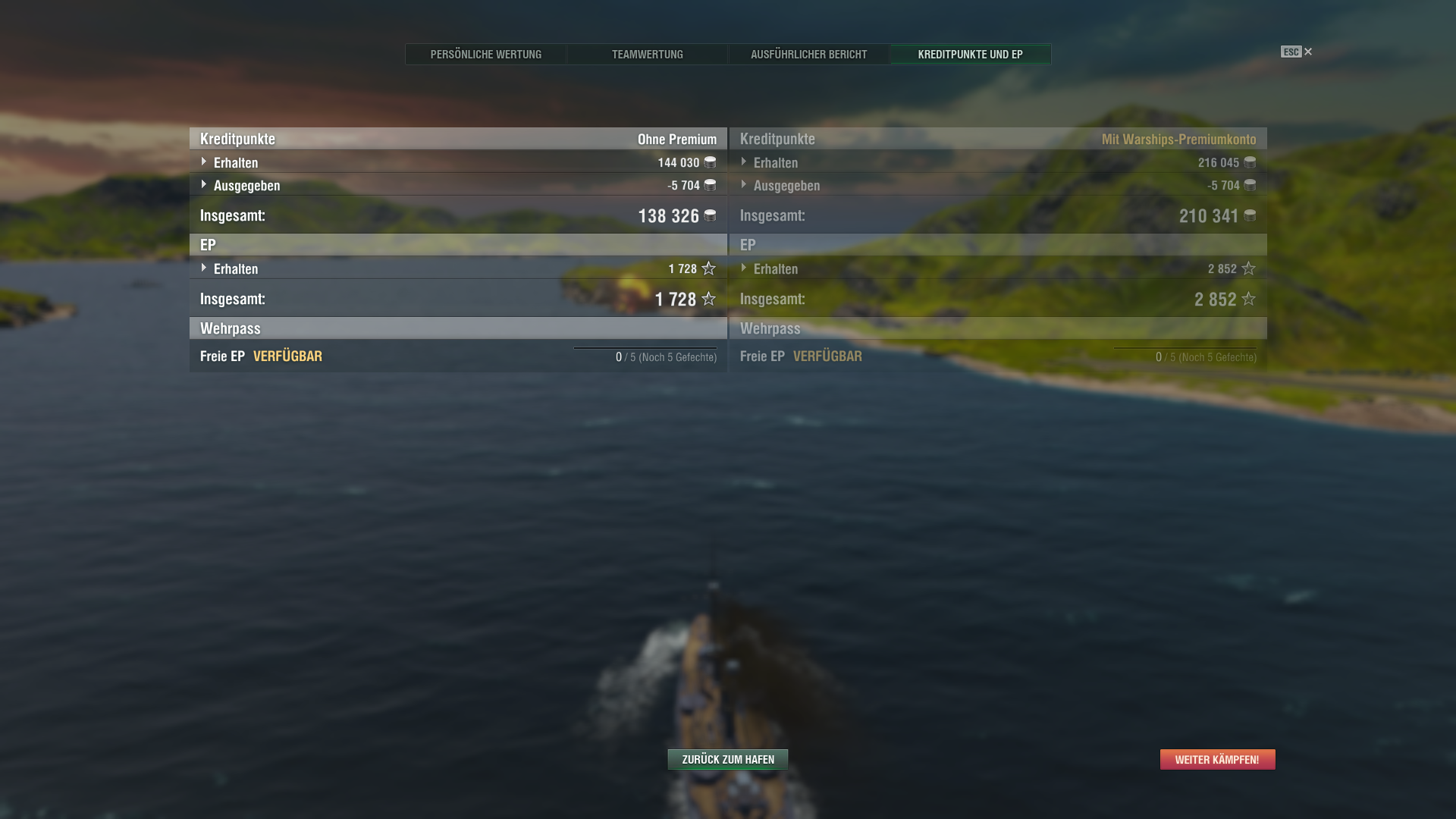
Task: Click the Freie EP VERFÜGBAR label
Action: click(260, 356)
